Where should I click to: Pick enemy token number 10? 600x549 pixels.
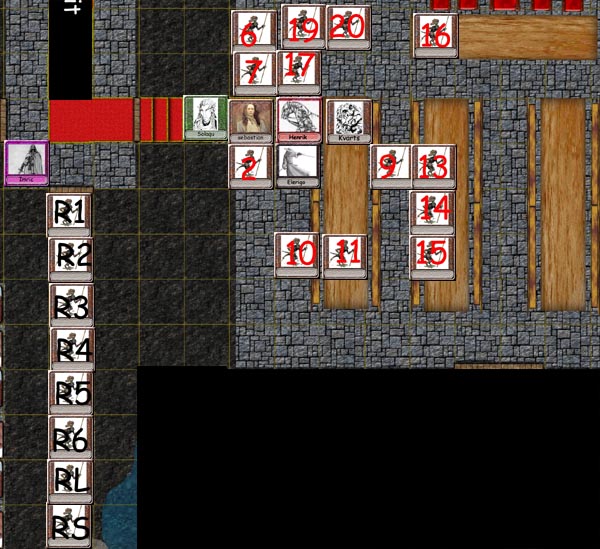[x=297, y=254]
